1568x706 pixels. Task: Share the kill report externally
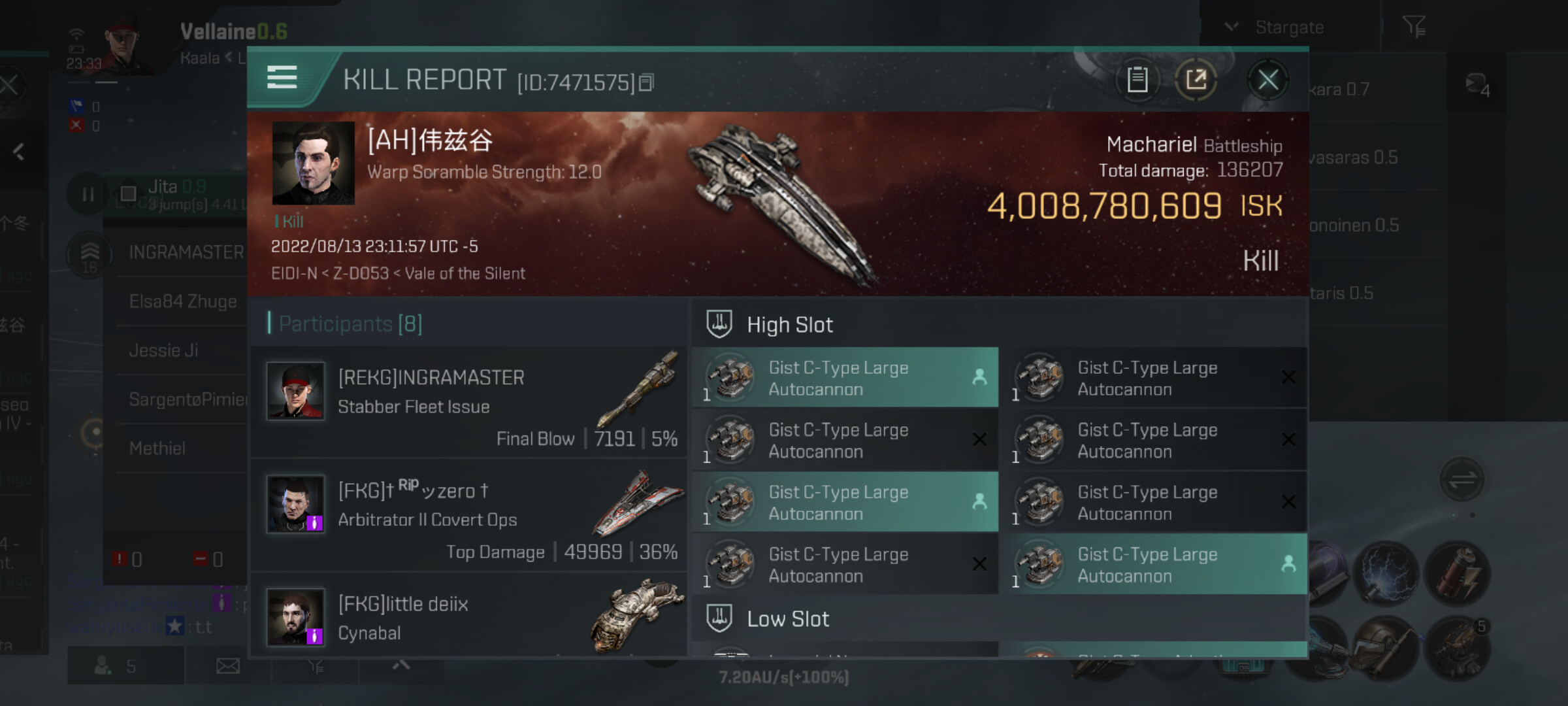point(1196,80)
